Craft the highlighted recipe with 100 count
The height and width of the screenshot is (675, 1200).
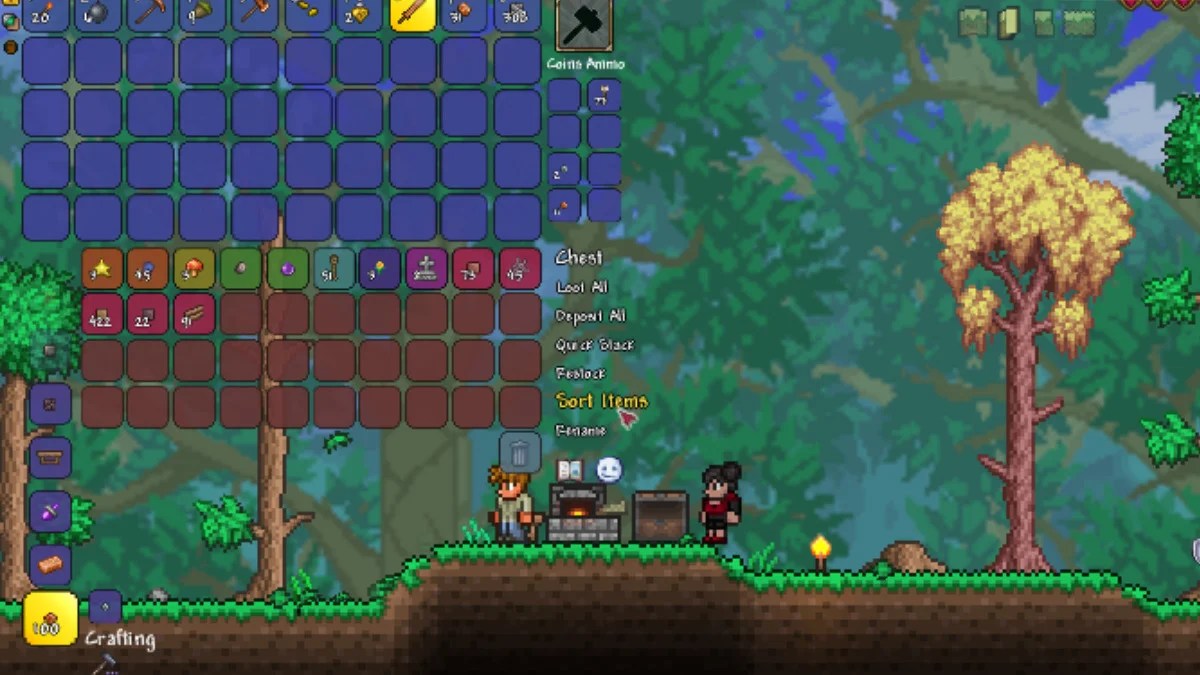[50, 618]
